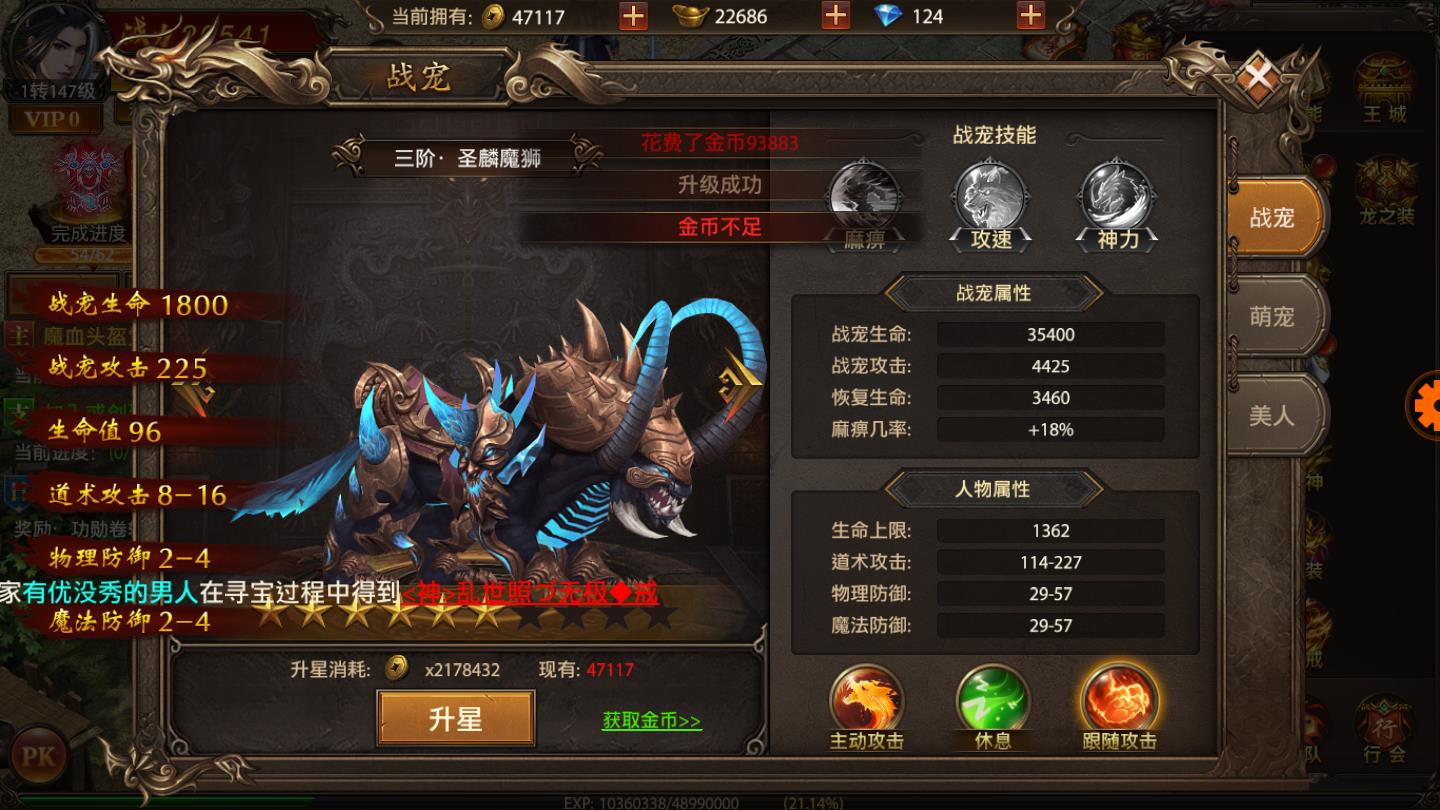The width and height of the screenshot is (1440, 810).
Task: Open the 美人 tab
Action: [x=1272, y=415]
